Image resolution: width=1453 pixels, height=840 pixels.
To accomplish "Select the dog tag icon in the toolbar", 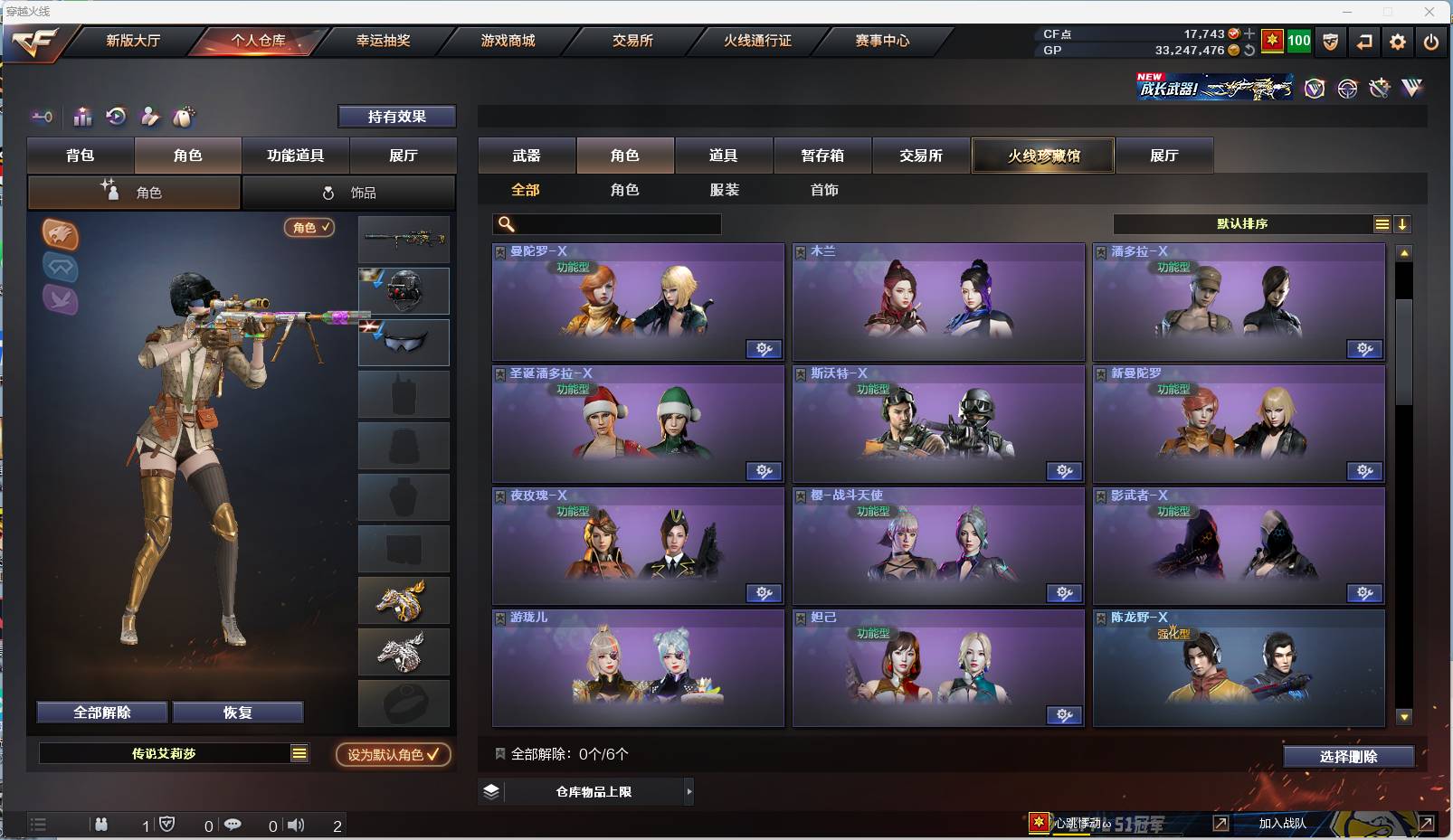I will [x=184, y=117].
